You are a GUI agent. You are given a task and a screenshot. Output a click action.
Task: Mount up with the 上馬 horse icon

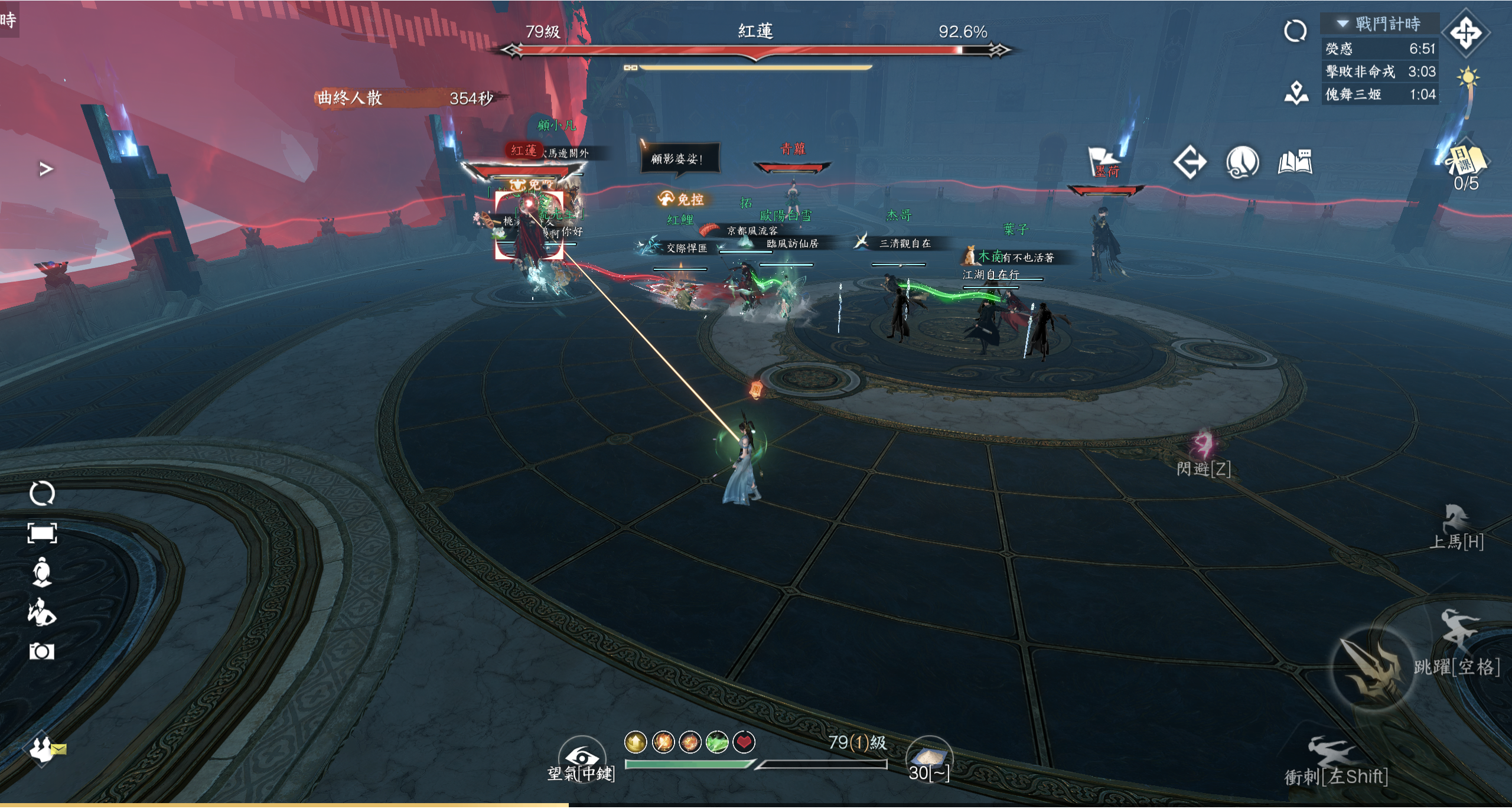[1456, 521]
